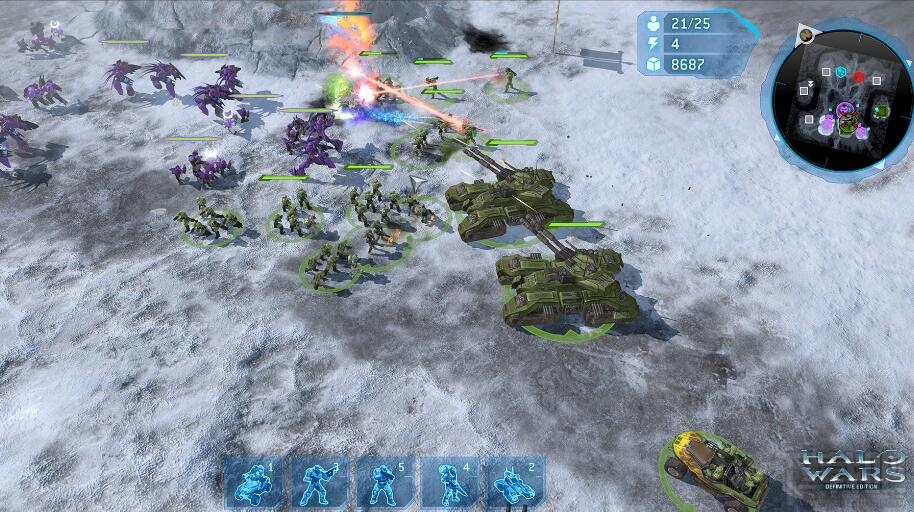Jump to the red marker on the minimap
The width and height of the screenshot is (914, 512).
point(859,78)
